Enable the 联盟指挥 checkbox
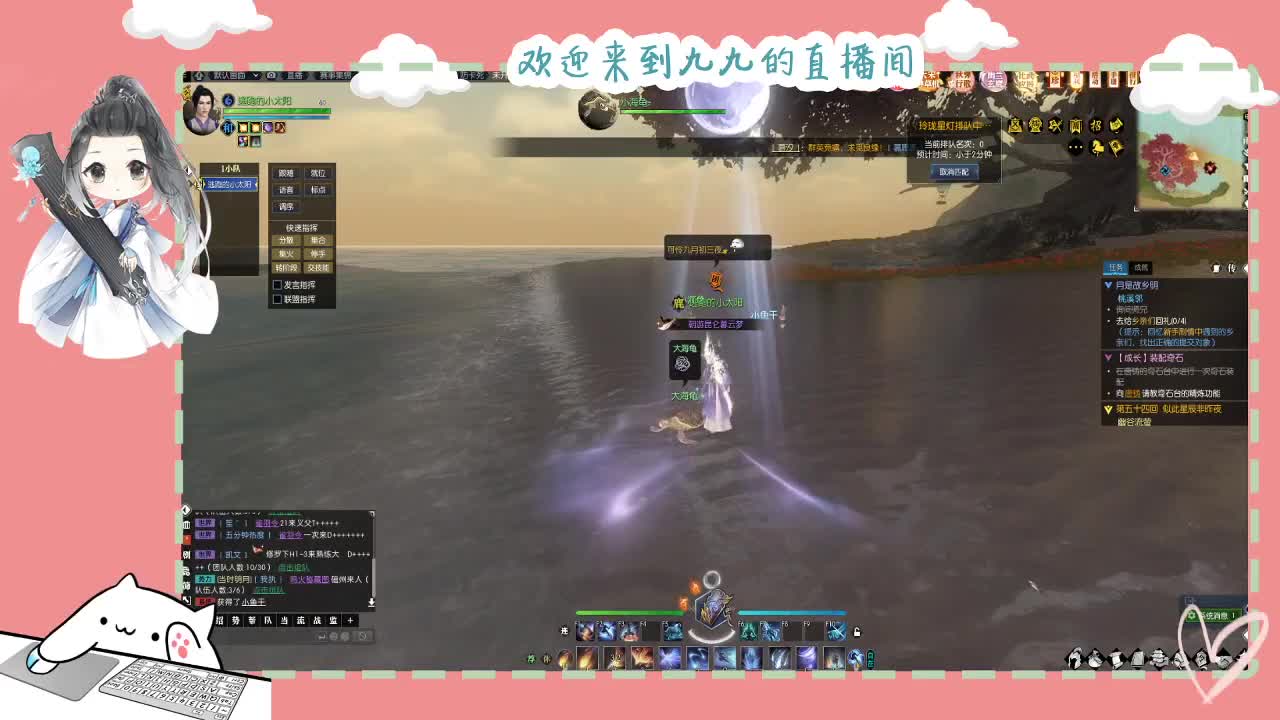 pyautogui.click(x=278, y=299)
